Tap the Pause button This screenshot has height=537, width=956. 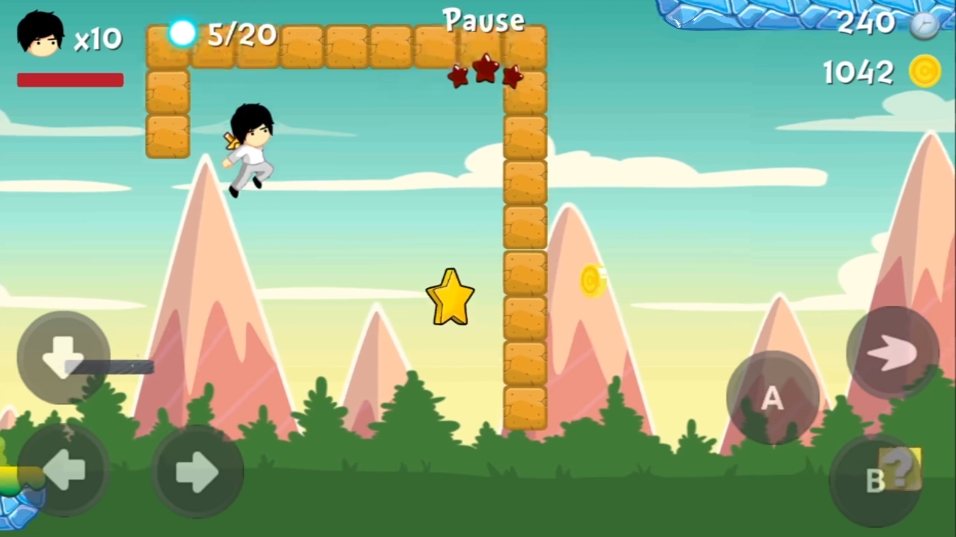(x=484, y=20)
